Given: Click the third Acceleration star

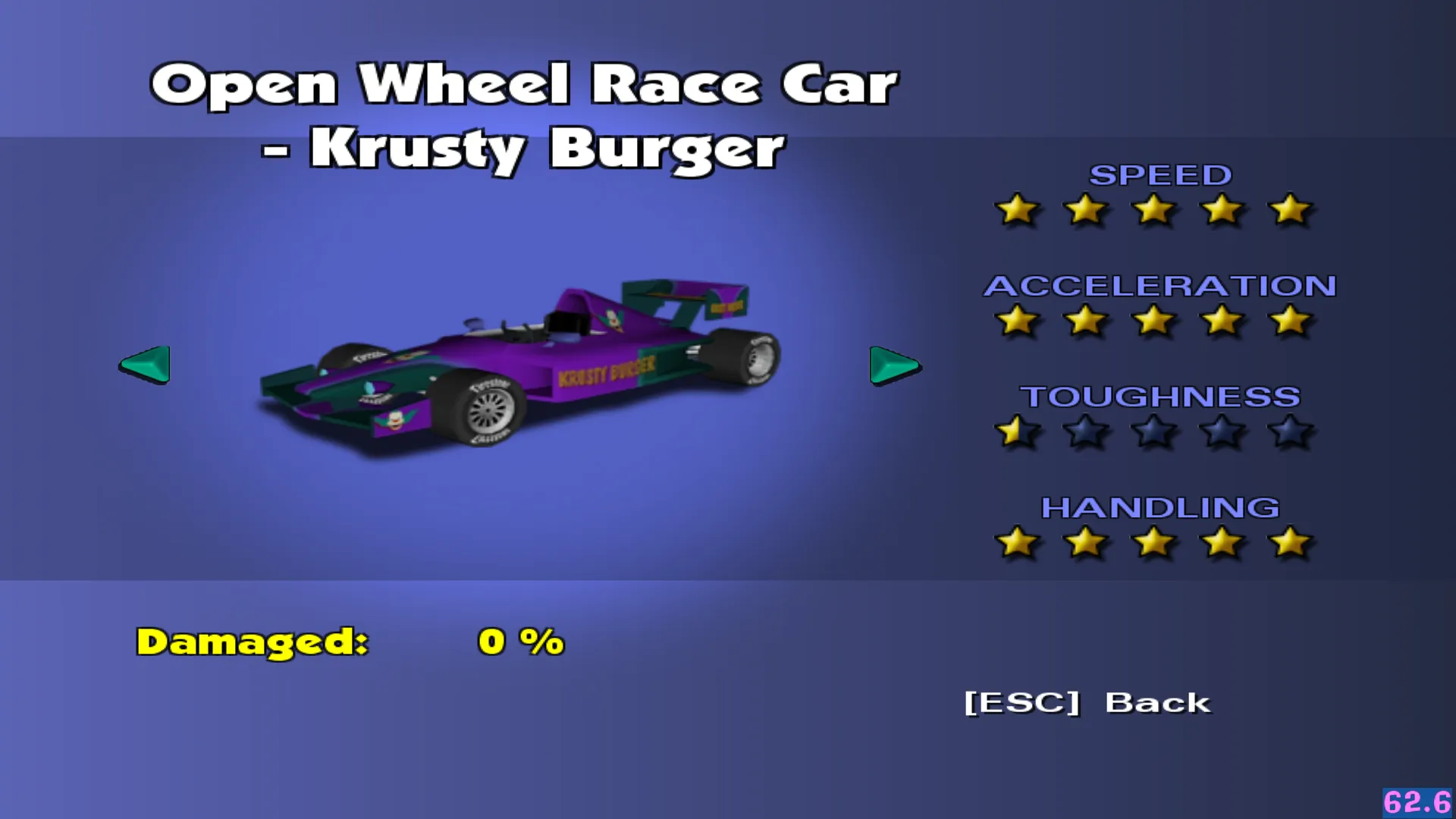Looking at the screenshot, I should click(x=1154, y=322).
